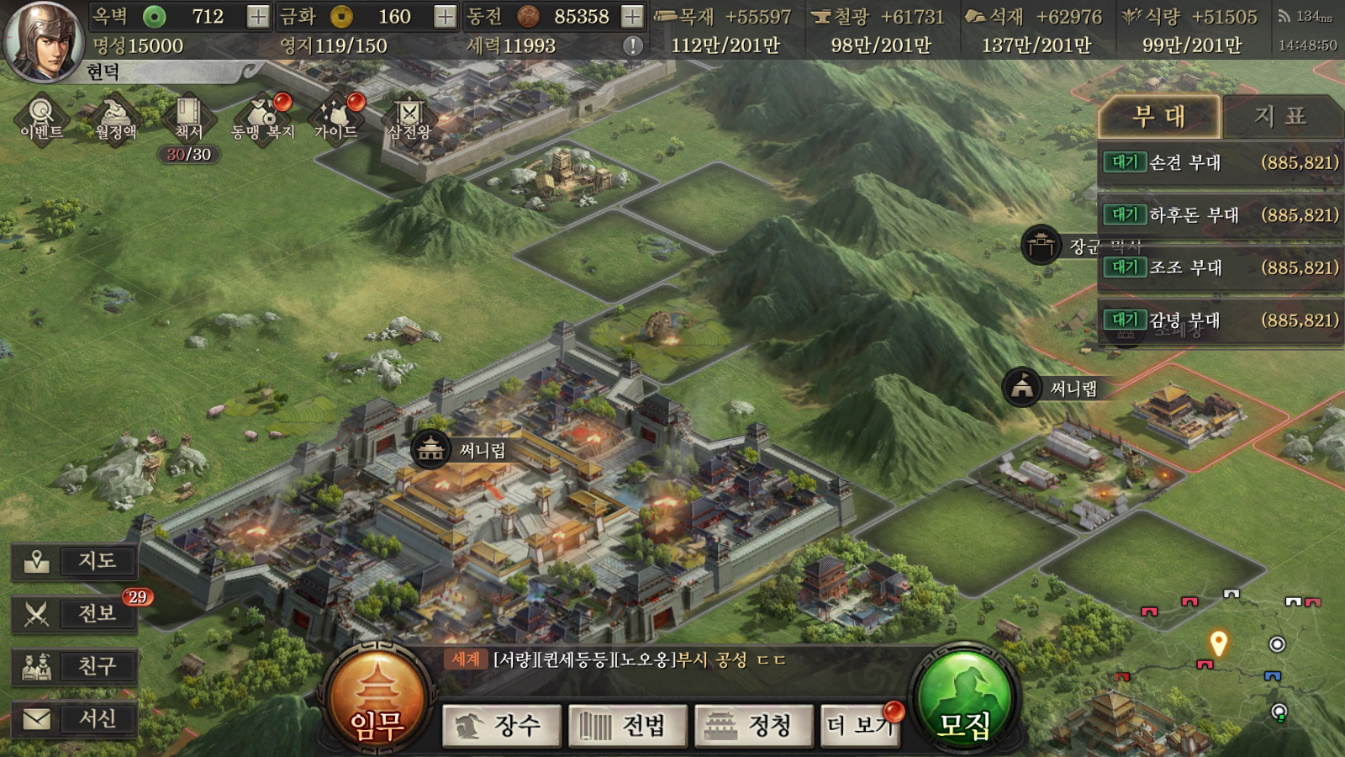Open the 정청 government hall menu

tap(754, 725)
